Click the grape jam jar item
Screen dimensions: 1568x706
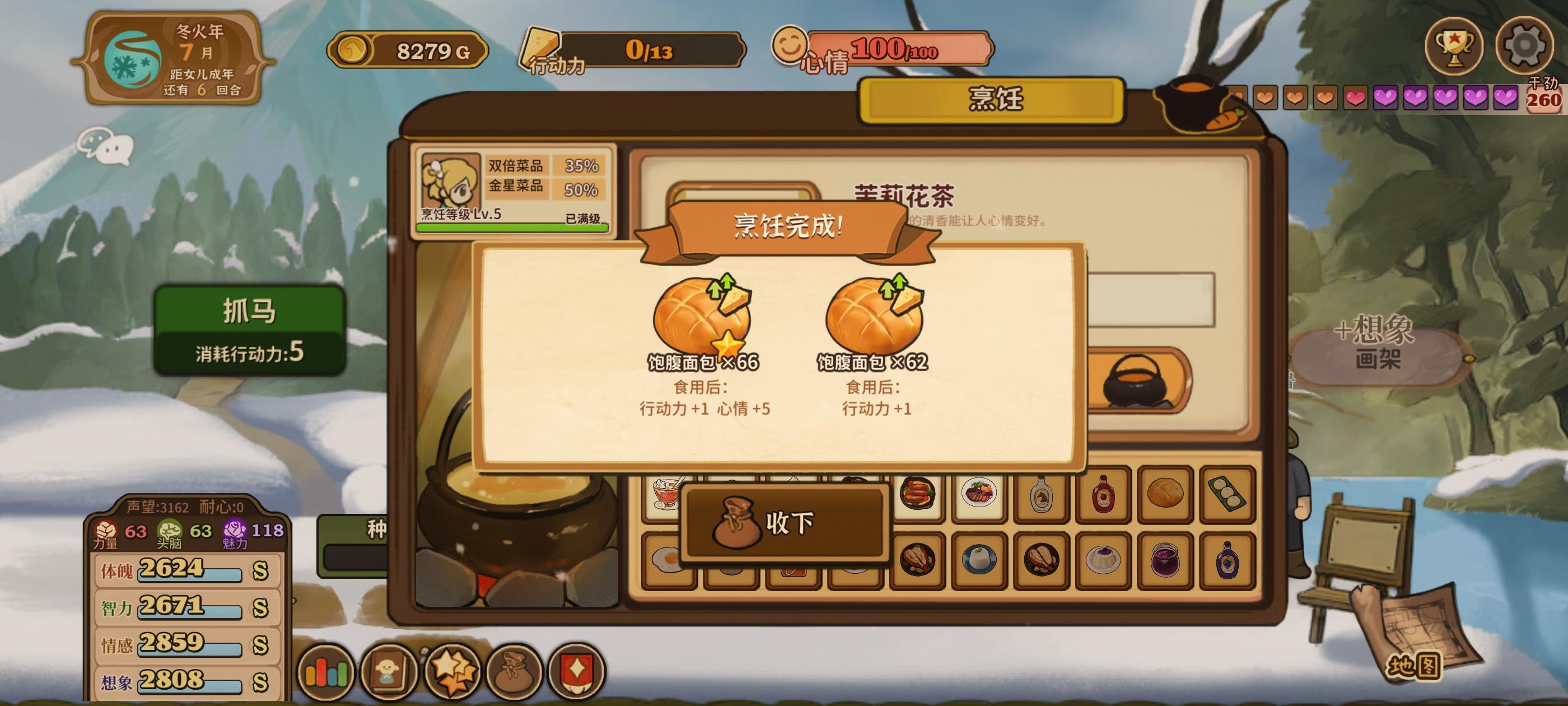(1166, 560)
